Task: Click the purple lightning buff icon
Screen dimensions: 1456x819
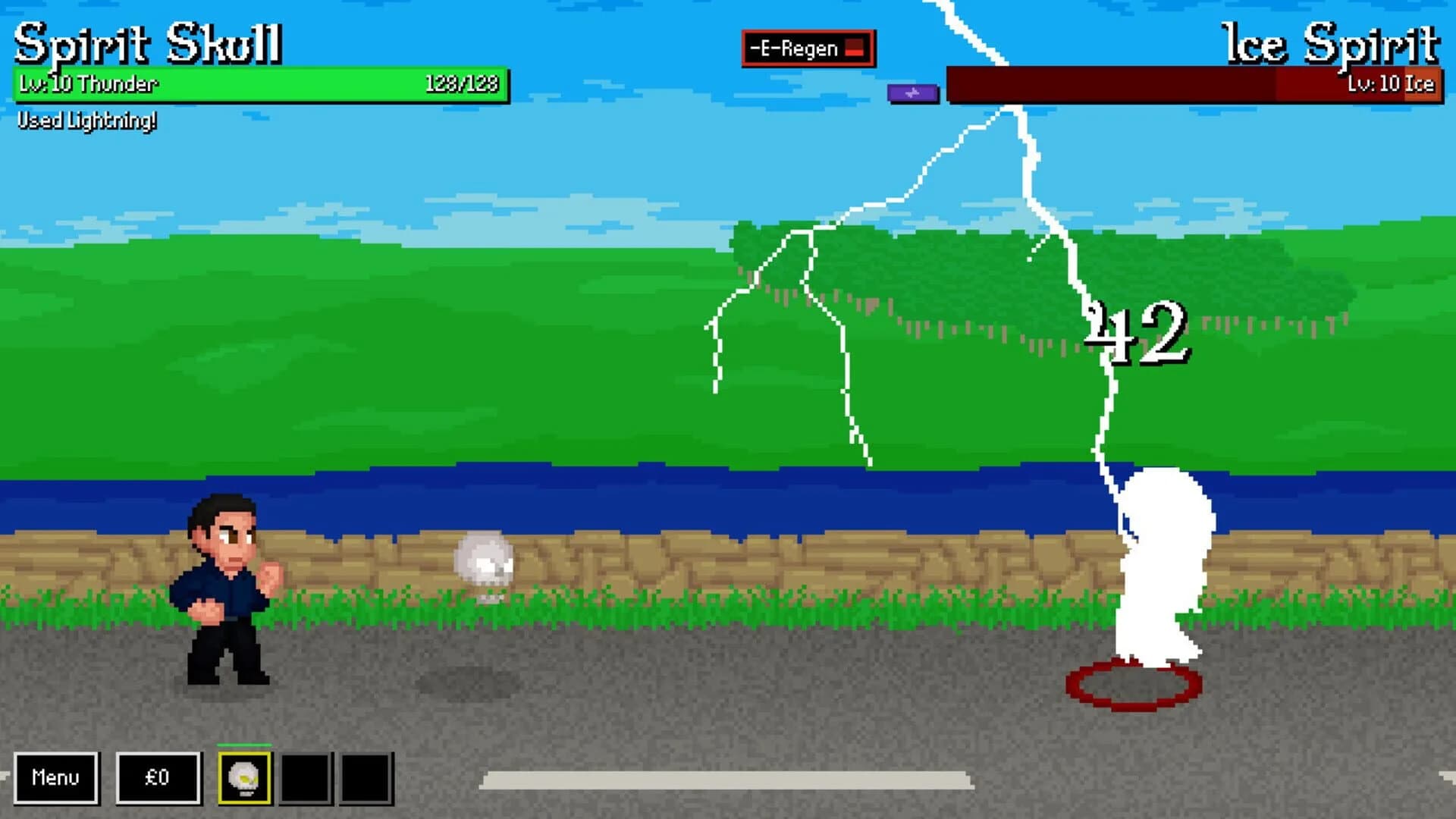Action: (912, 93)
